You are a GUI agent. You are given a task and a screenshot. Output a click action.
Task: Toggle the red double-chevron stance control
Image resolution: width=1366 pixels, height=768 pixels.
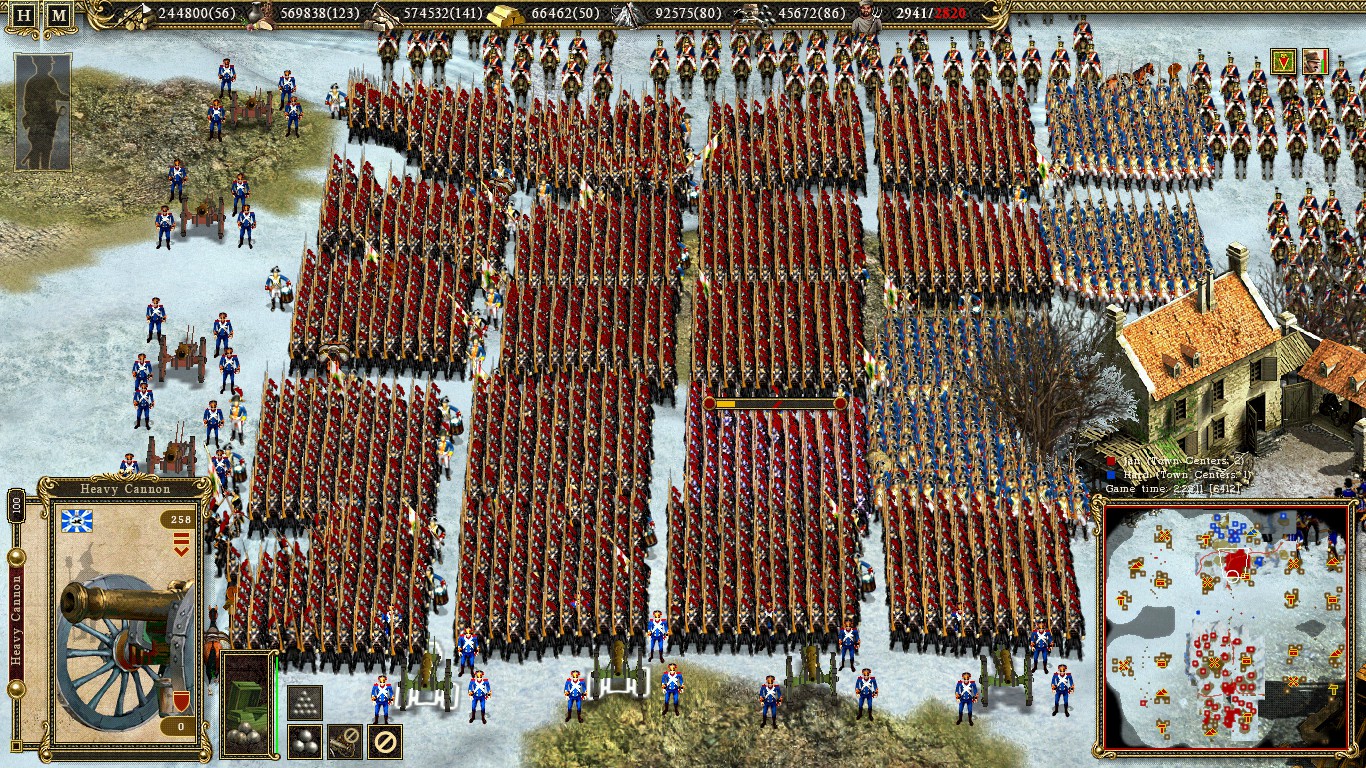pyautogui.click(x=180, y=539)
